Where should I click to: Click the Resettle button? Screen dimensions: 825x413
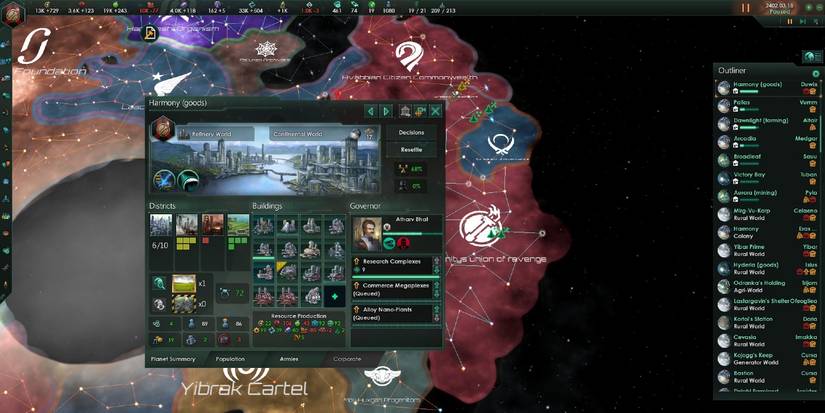411,149
